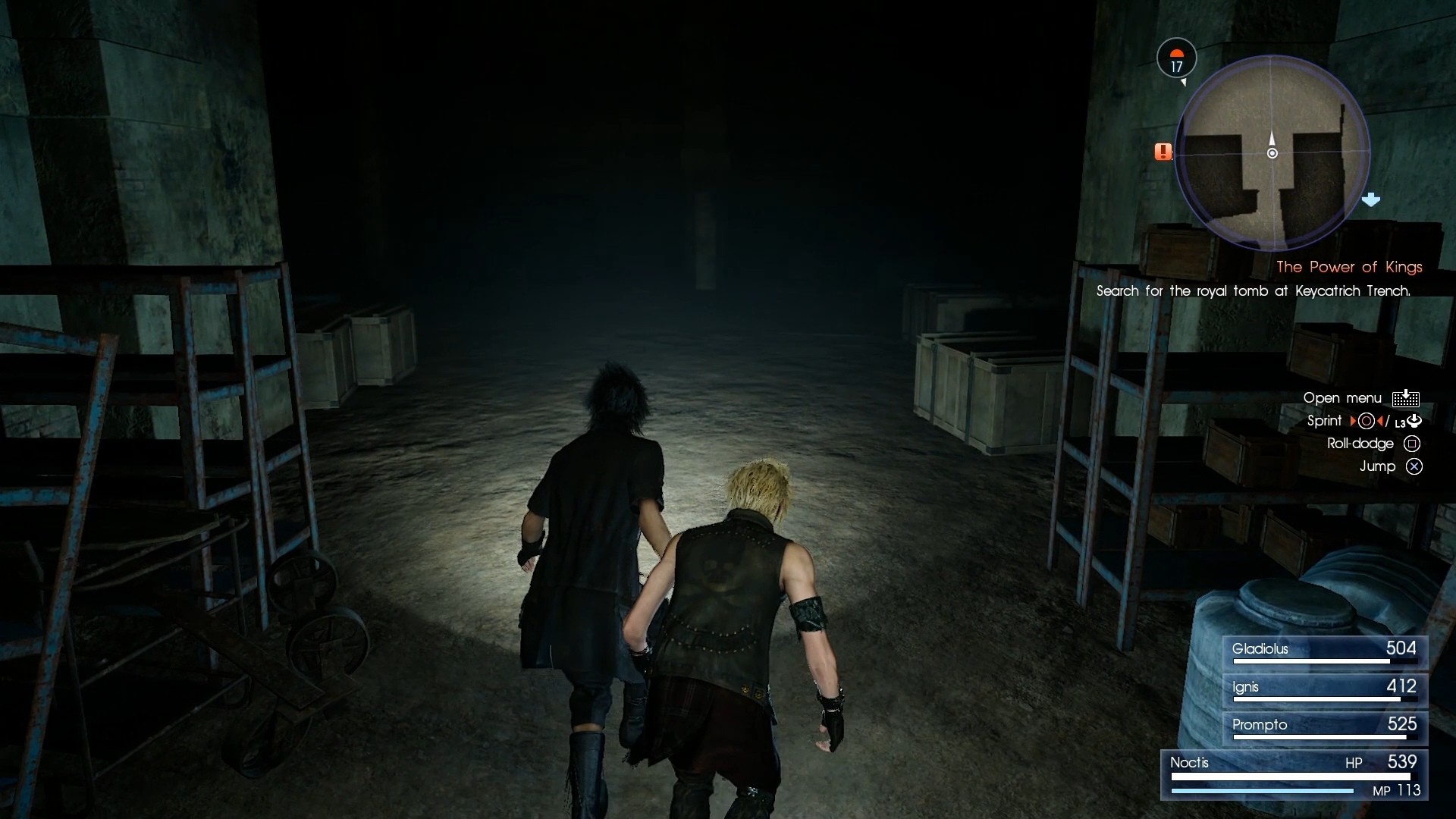Image resolution: width=1456 pixels, height=819 pixels.
Task: Click the square button icon next to Roll-dodge
Action: click(1412, 444)
